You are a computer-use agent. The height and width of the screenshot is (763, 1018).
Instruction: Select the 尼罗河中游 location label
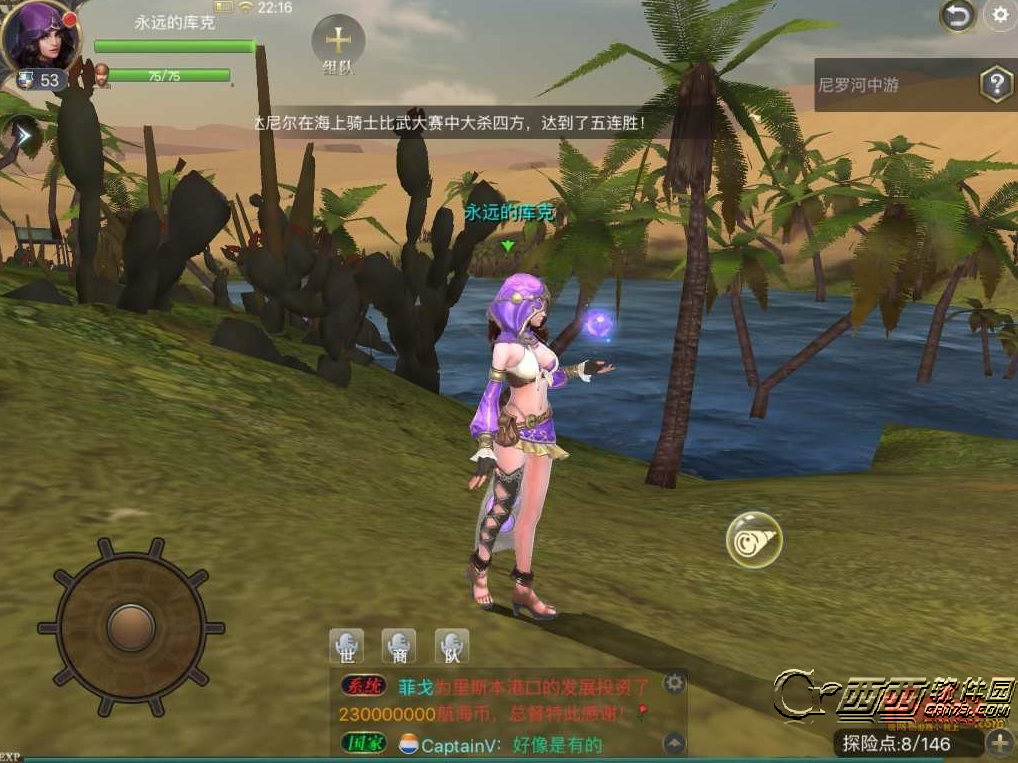coord(859,86)
